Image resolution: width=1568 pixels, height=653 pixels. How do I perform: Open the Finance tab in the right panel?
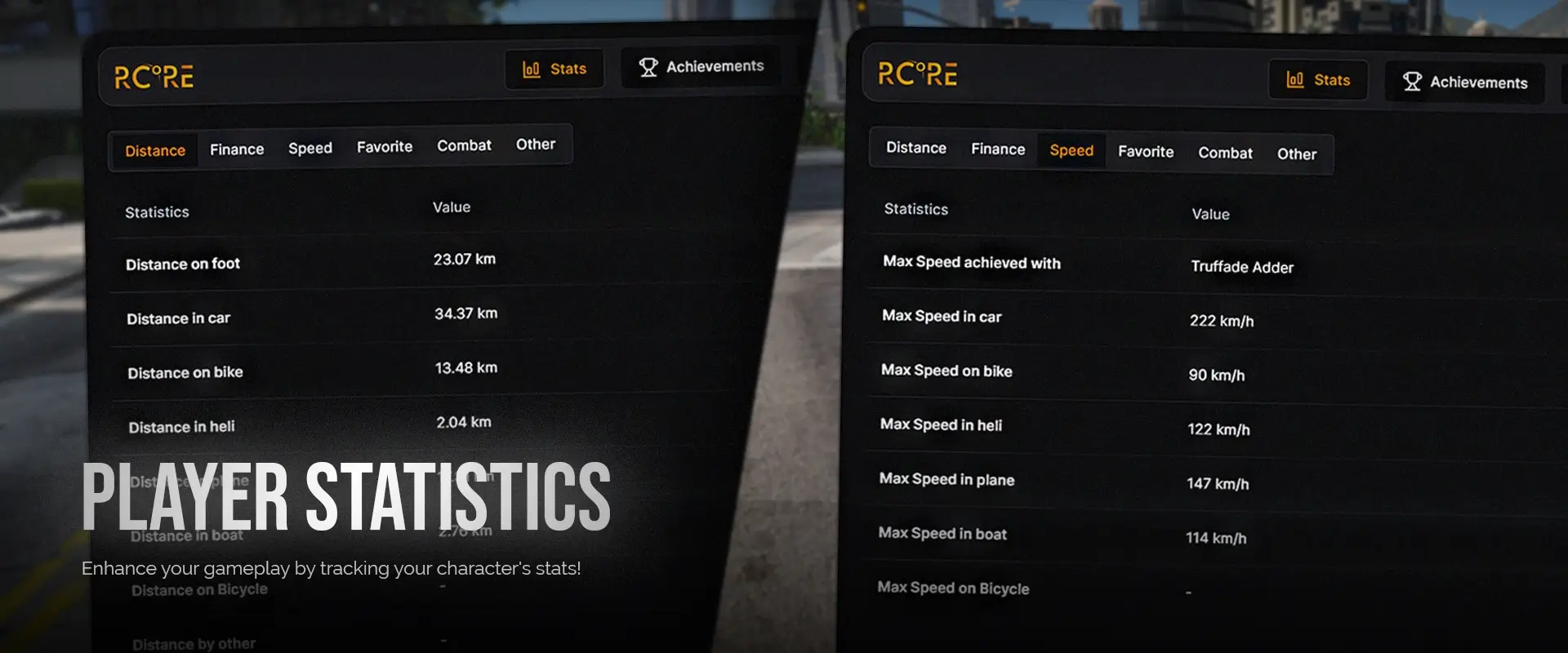[997, 149]
